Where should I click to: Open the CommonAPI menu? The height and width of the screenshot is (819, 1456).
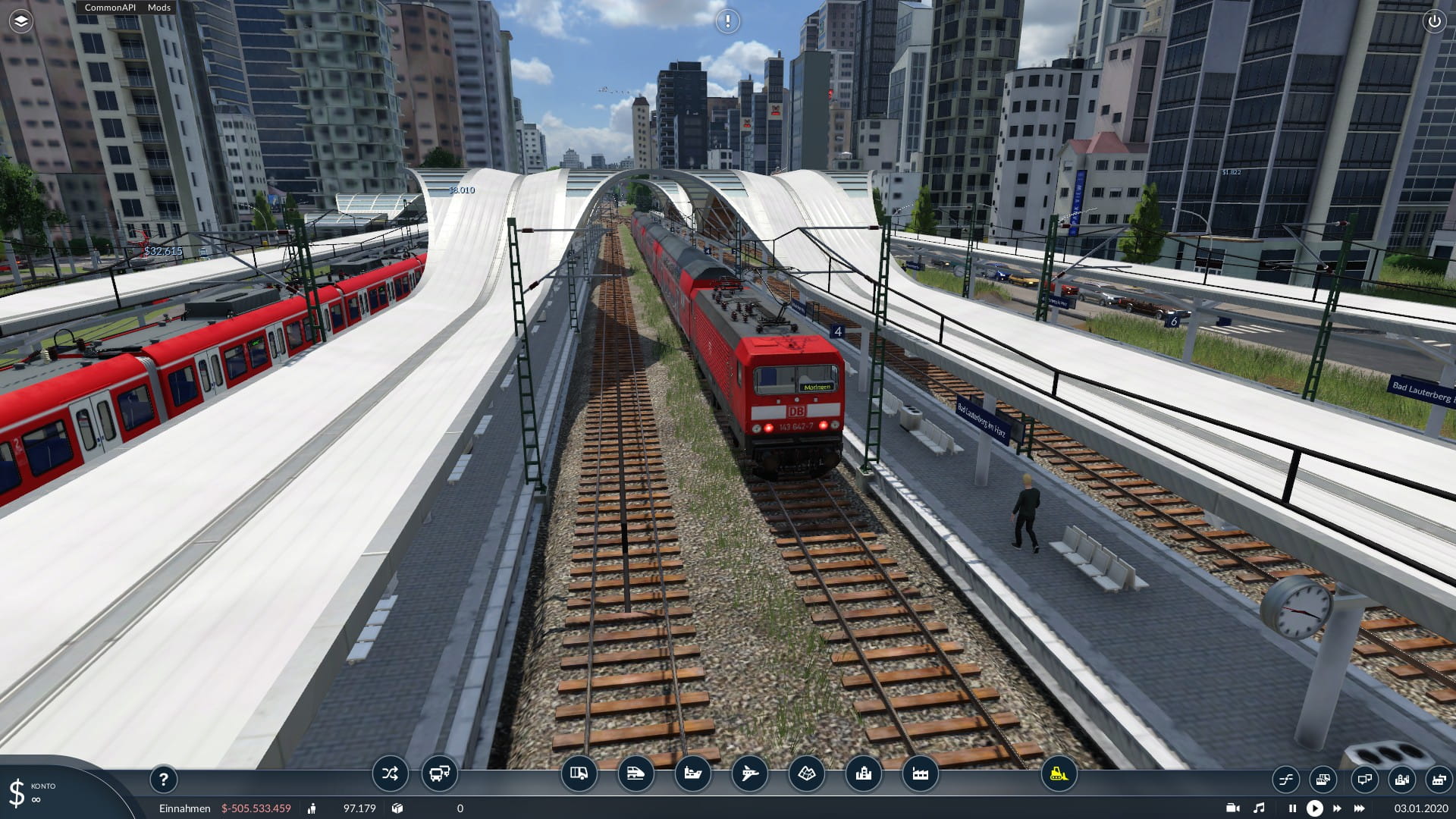(110, 8)
